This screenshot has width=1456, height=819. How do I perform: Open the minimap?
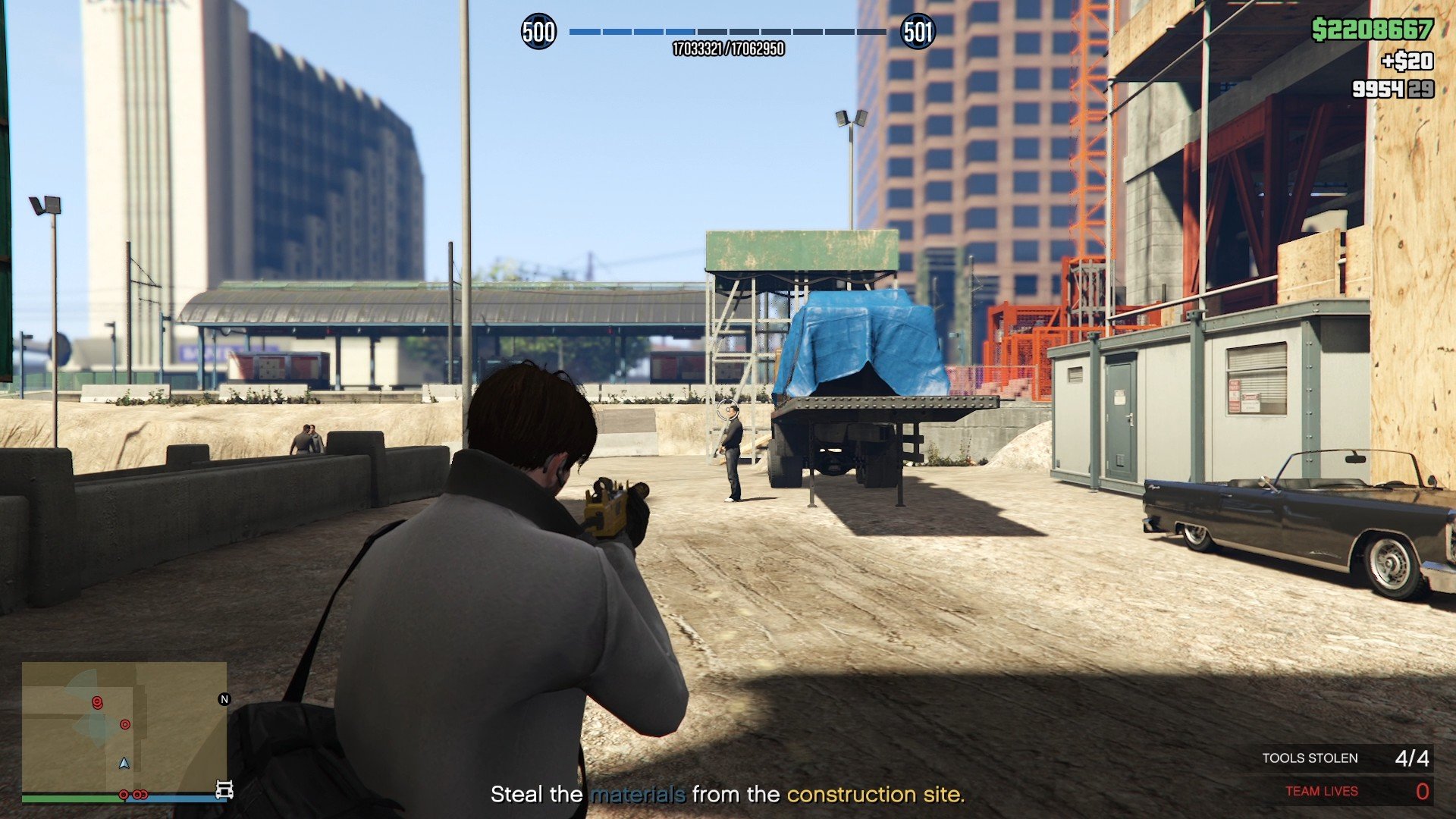tap(124, 728)
